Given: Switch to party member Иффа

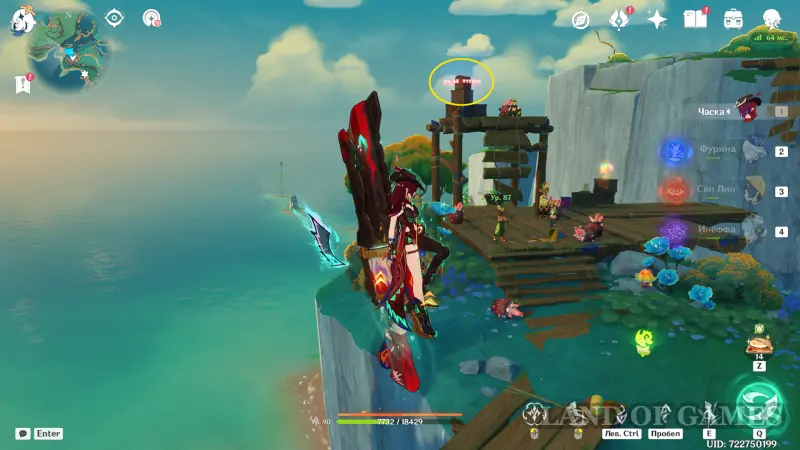Looking at the screenshot, I should click(x=750, y=230).
